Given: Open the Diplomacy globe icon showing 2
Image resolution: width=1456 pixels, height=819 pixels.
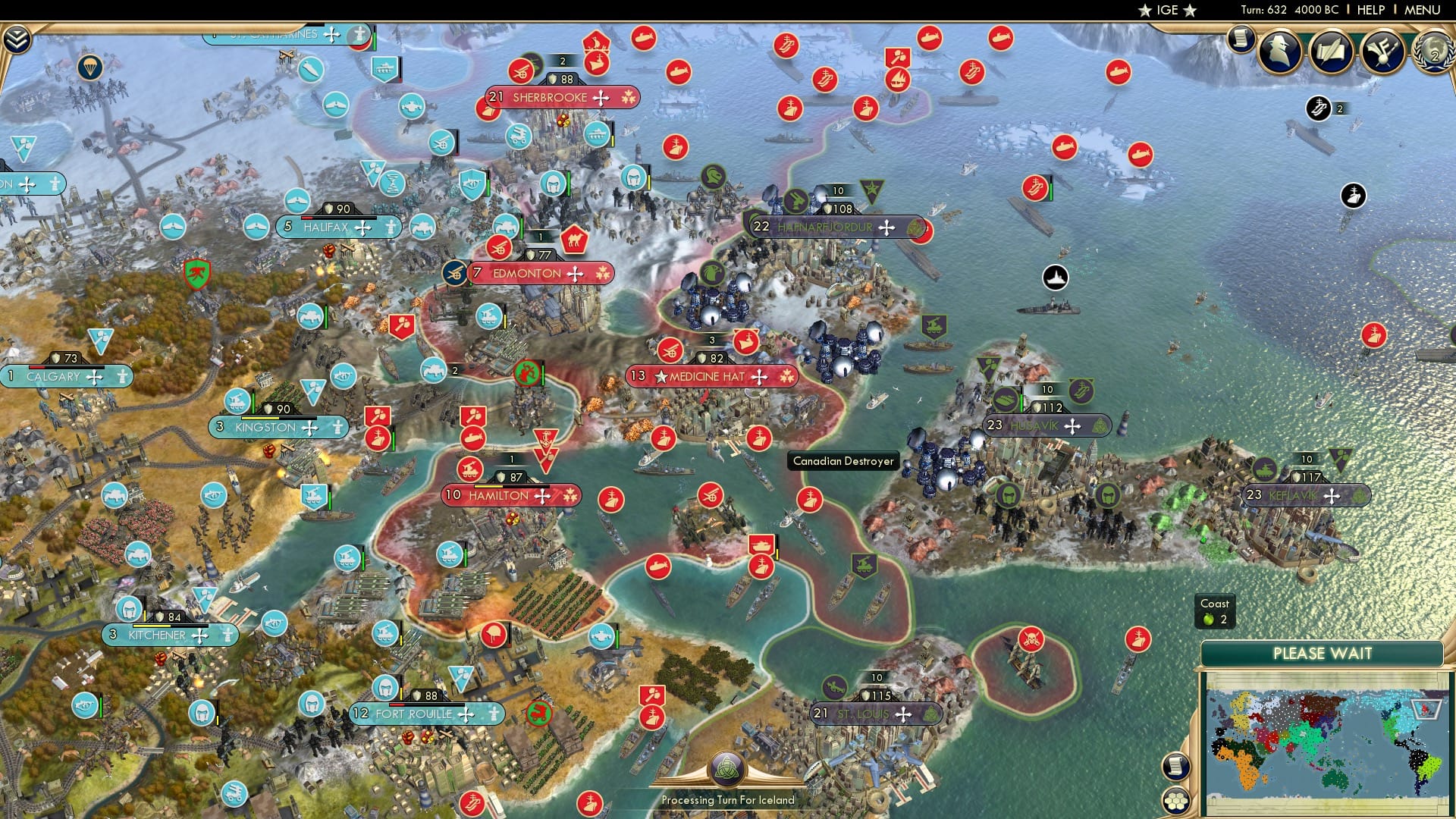Looking at the screenshot, I should click(1435, 55).
